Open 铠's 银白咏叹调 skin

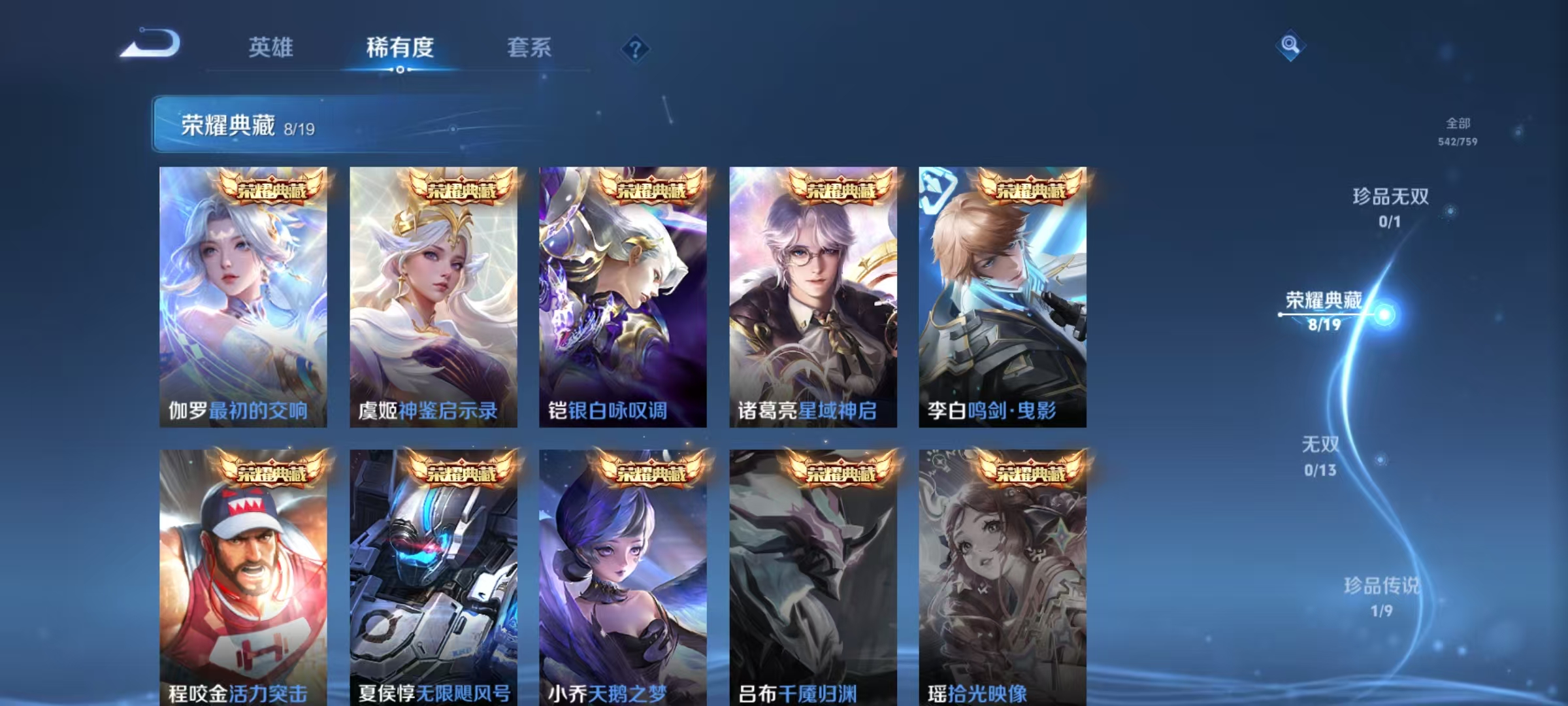point(619,294)
